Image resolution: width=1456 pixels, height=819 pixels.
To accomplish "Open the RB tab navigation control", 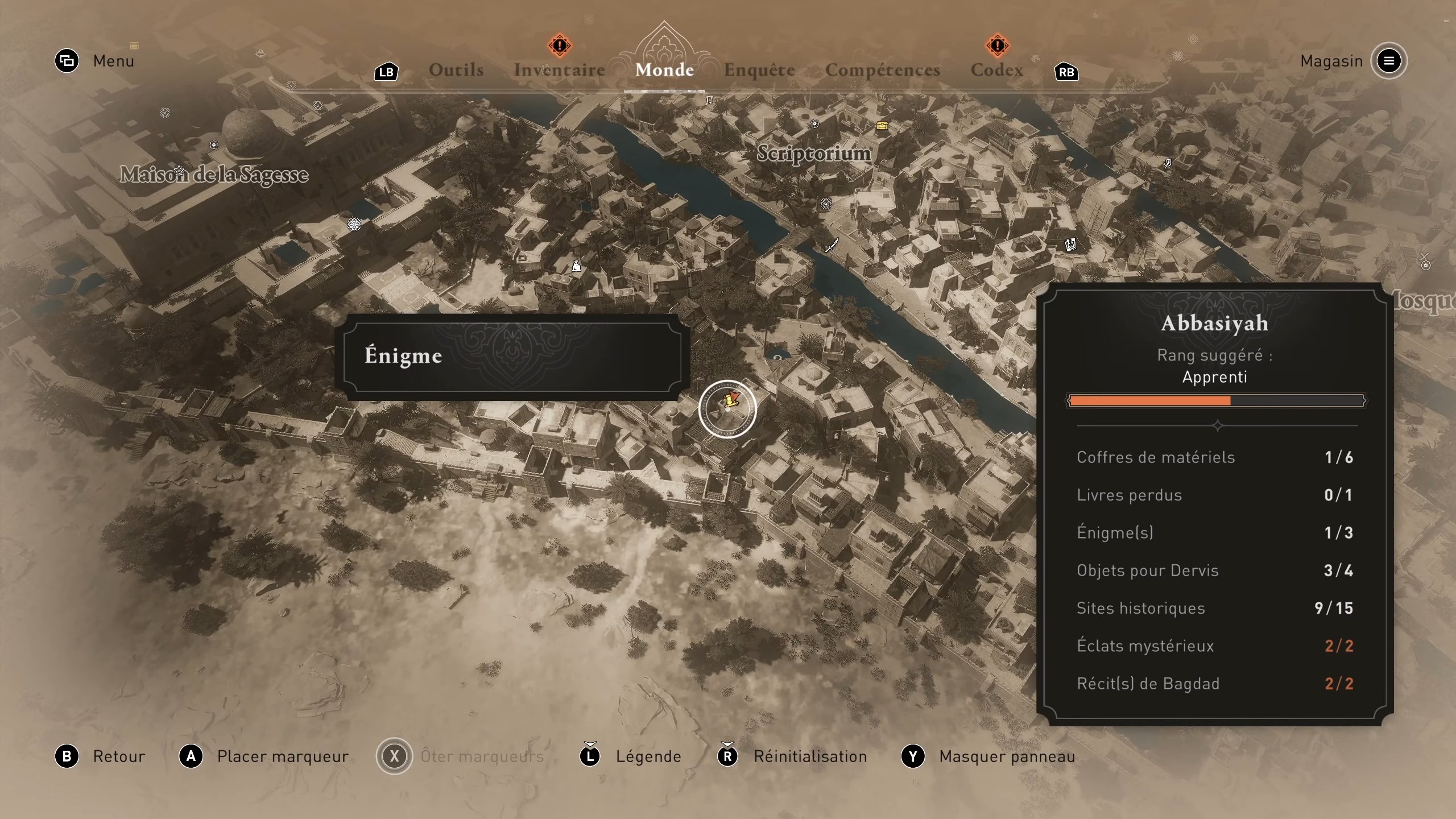I will pos(1067,72).
